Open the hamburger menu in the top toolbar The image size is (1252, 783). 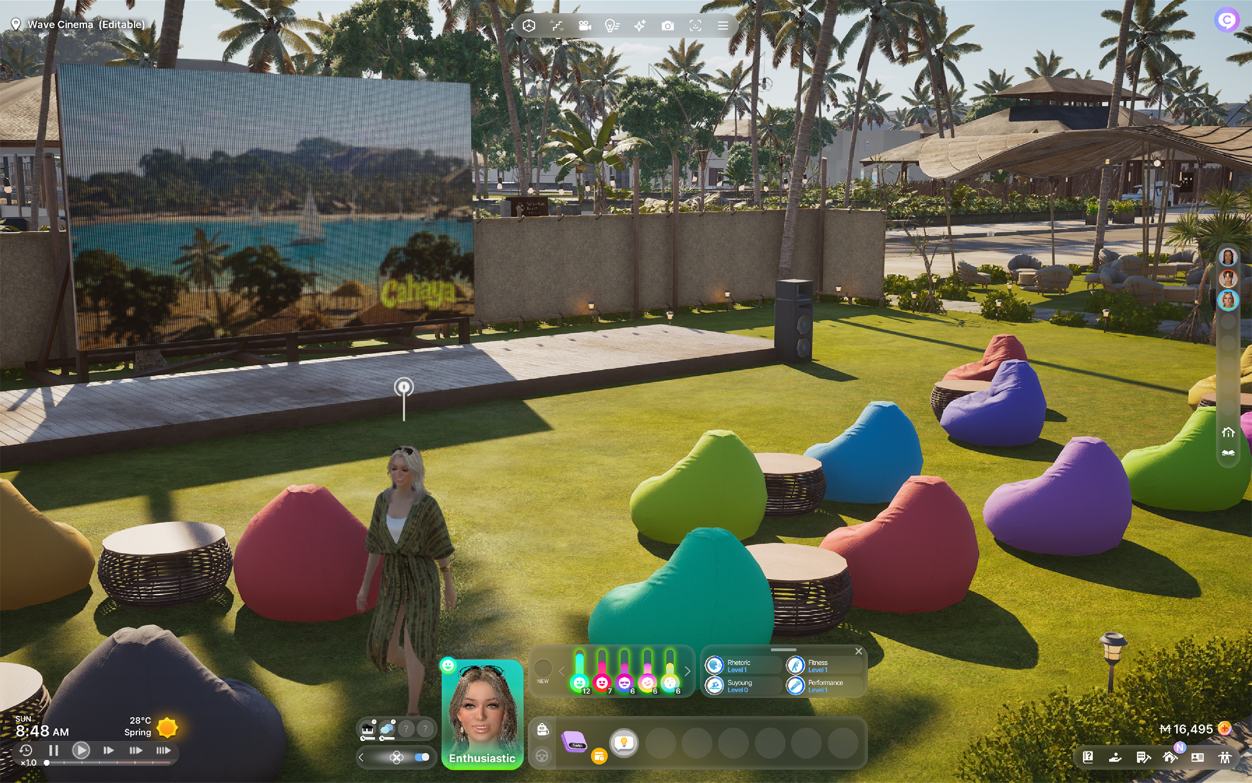pos(723,26)
